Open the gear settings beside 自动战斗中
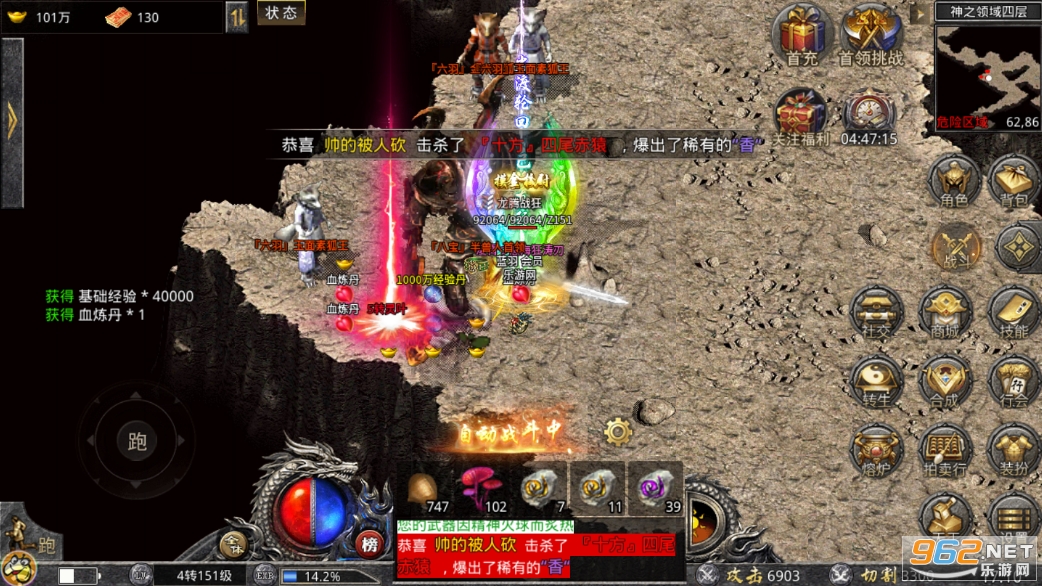The image size is (1042, 586). tap(618, 432)
